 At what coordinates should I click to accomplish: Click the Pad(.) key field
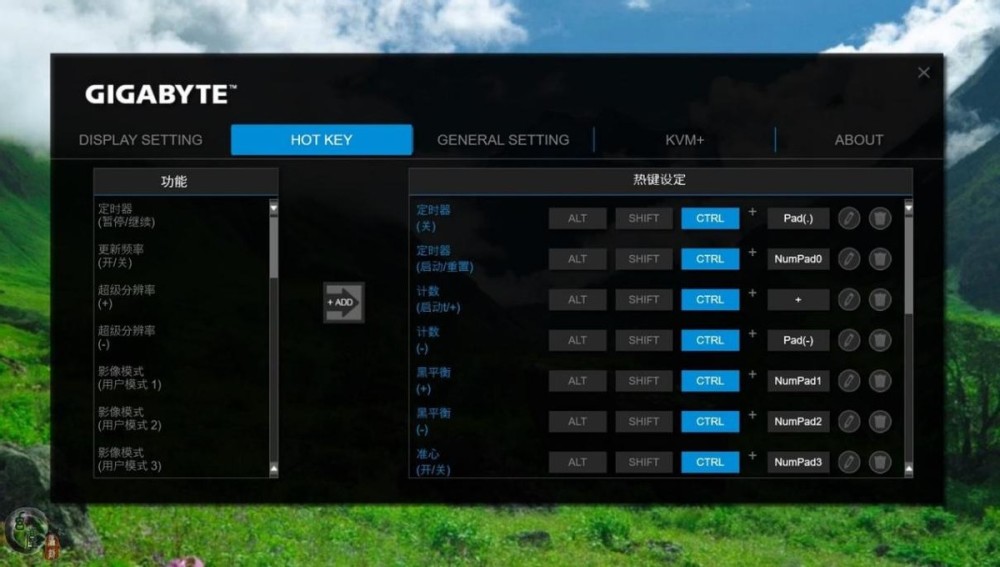tap(798, 218)
